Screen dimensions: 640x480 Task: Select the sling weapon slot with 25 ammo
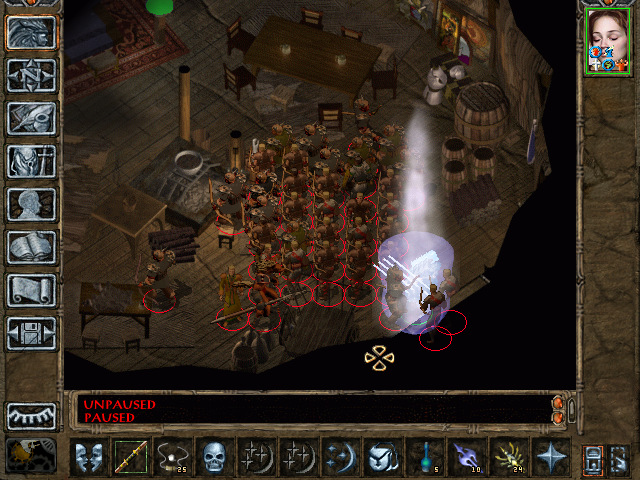(172, 459)
